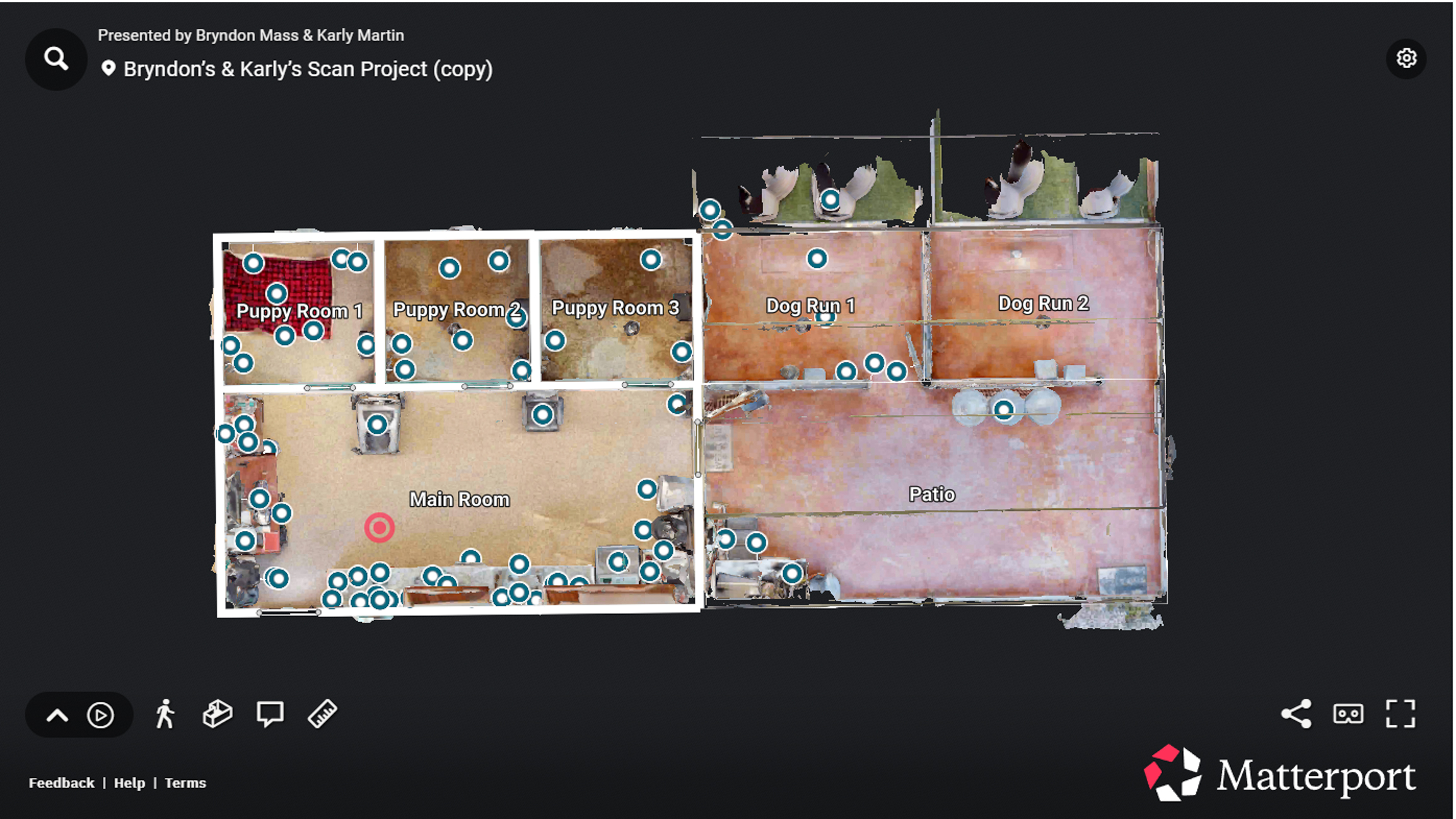Select the measurement ruler tool
The height and width of the screenshot is (819, 1456).
322,714
